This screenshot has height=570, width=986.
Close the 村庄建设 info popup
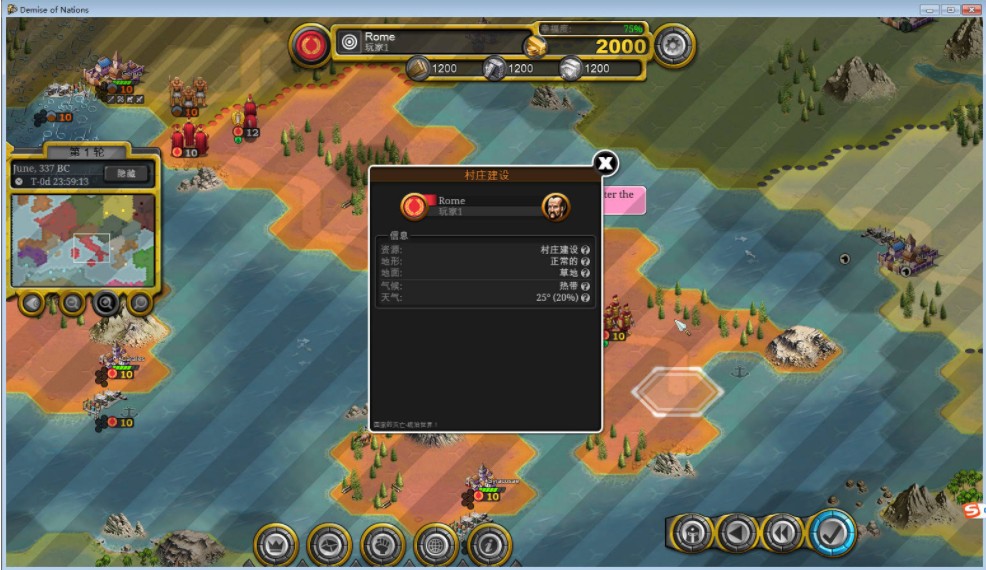[604, 163]
